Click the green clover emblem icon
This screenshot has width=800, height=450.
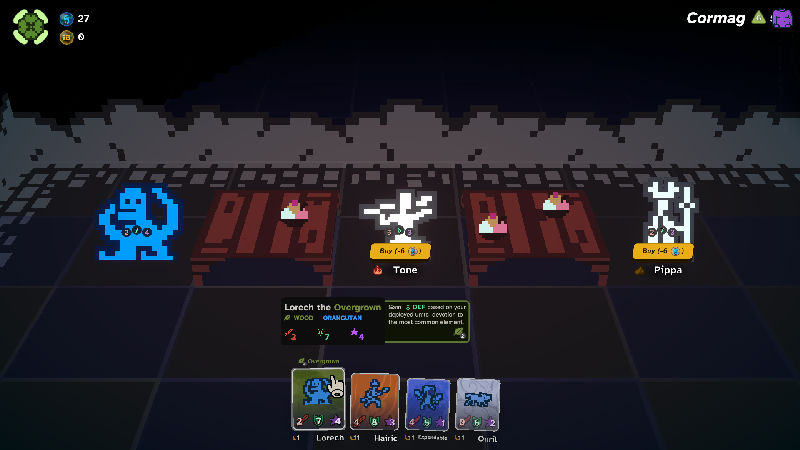(x=30, y=26)
